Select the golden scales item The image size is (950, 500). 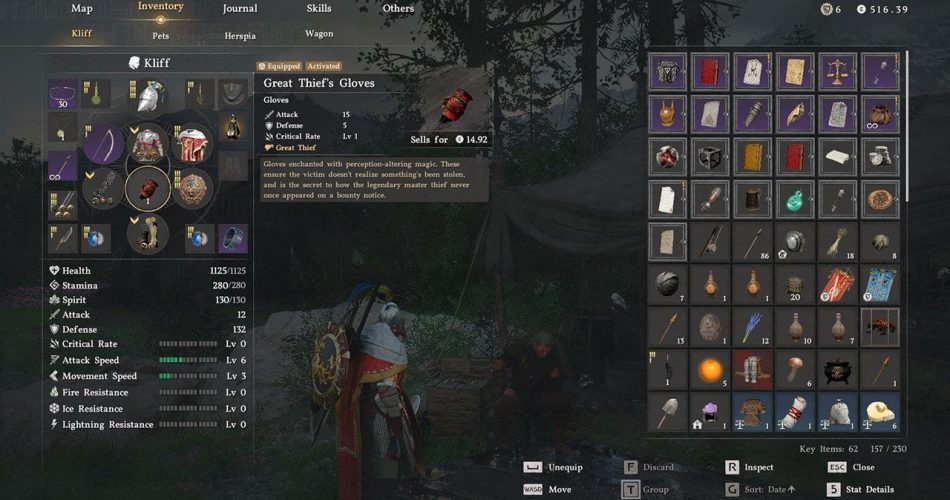click(837, 71)
